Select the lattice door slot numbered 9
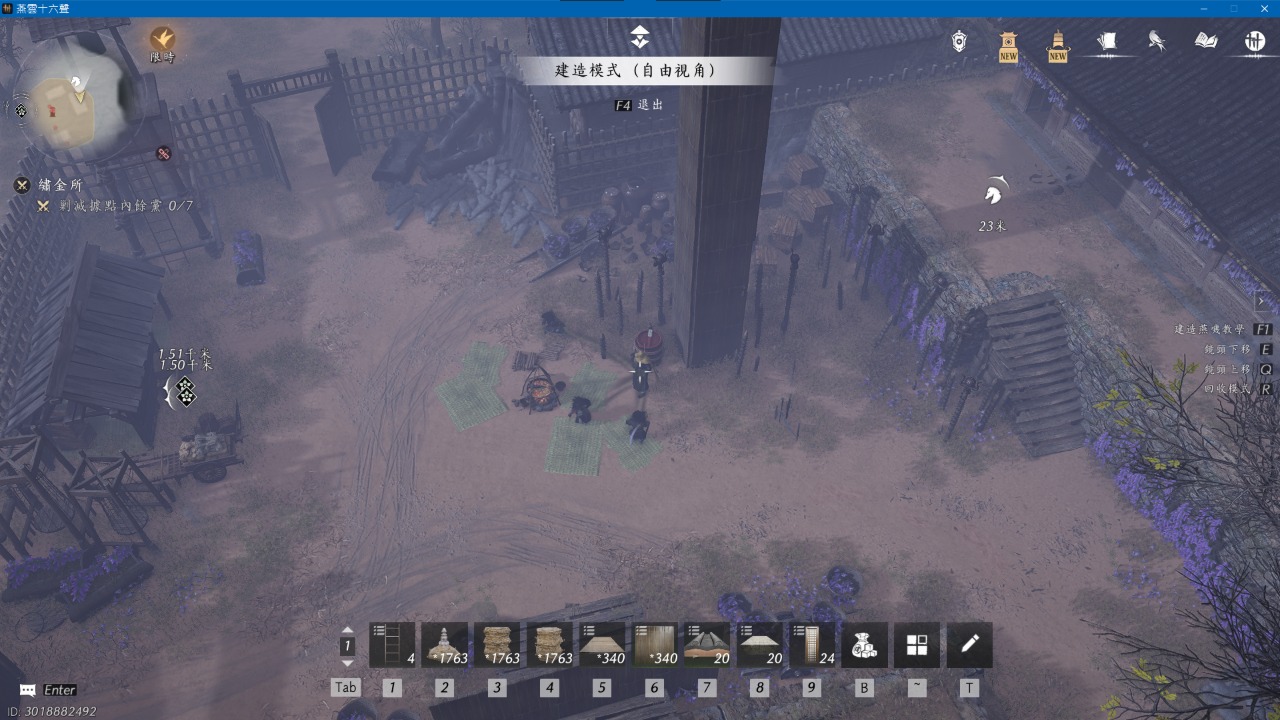 point(812,645)
